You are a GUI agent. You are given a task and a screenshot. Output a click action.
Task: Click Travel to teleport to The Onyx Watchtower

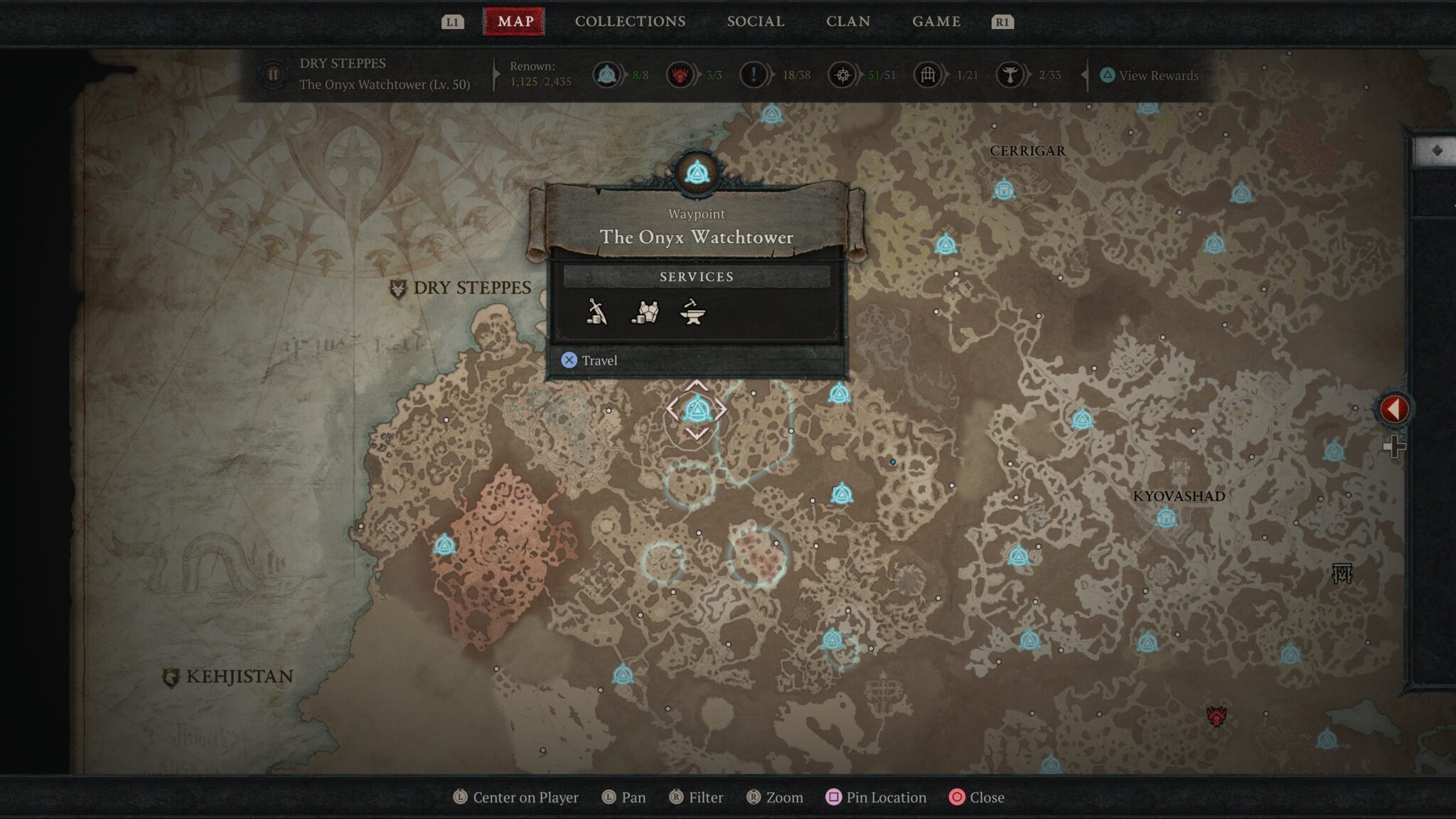590,360
